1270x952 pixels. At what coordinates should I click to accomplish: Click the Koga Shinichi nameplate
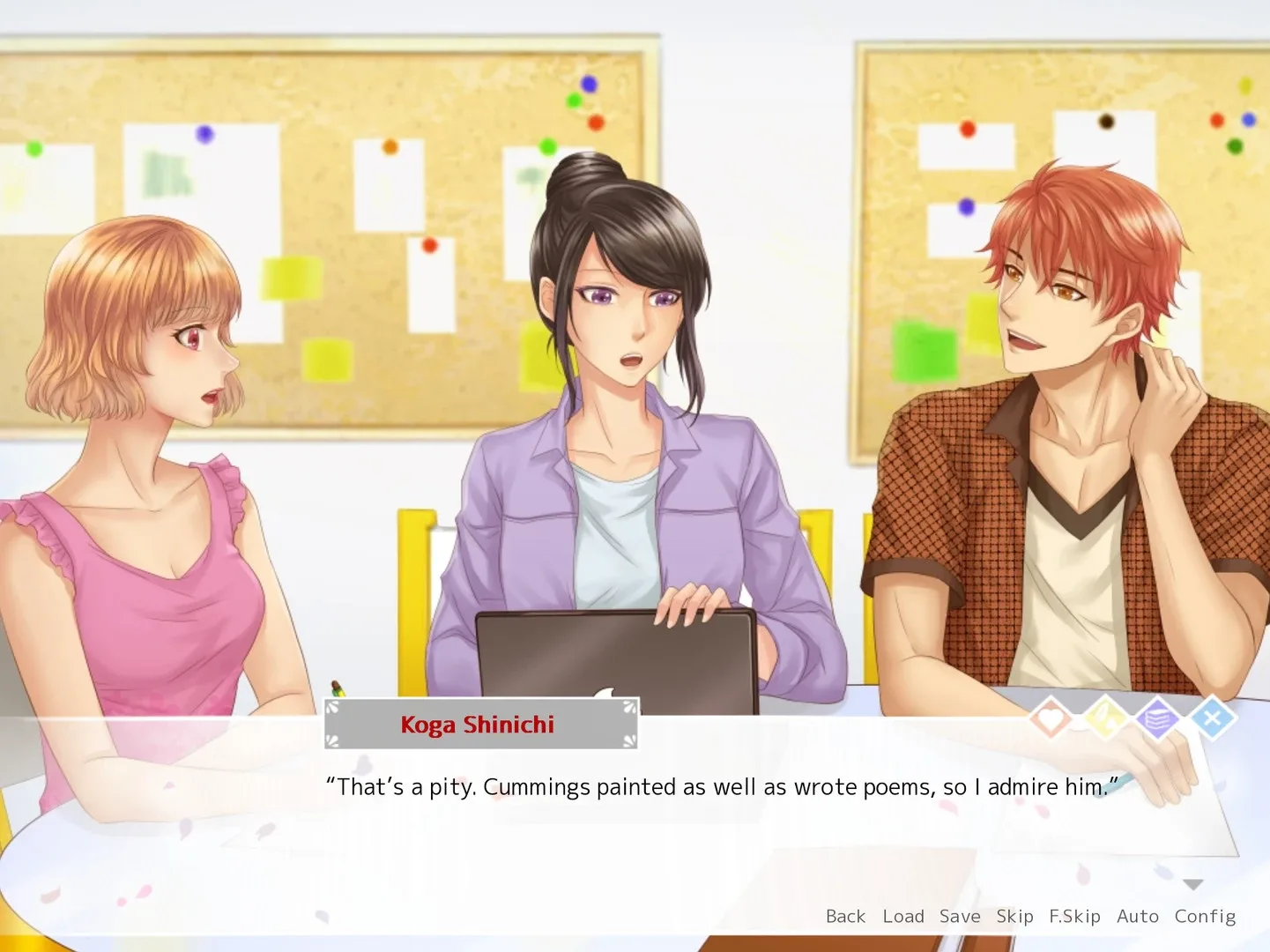[477, 725]
